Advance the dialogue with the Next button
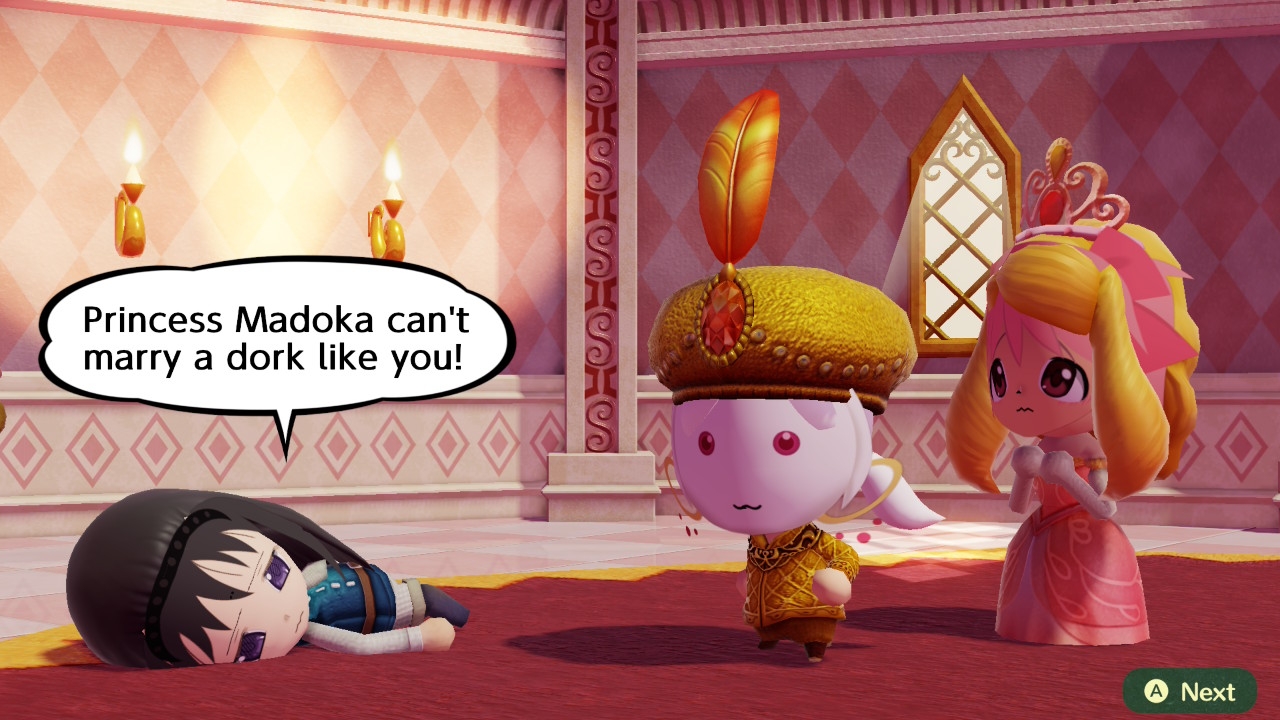This screenshot has width=1280, height=720. 1189,691
